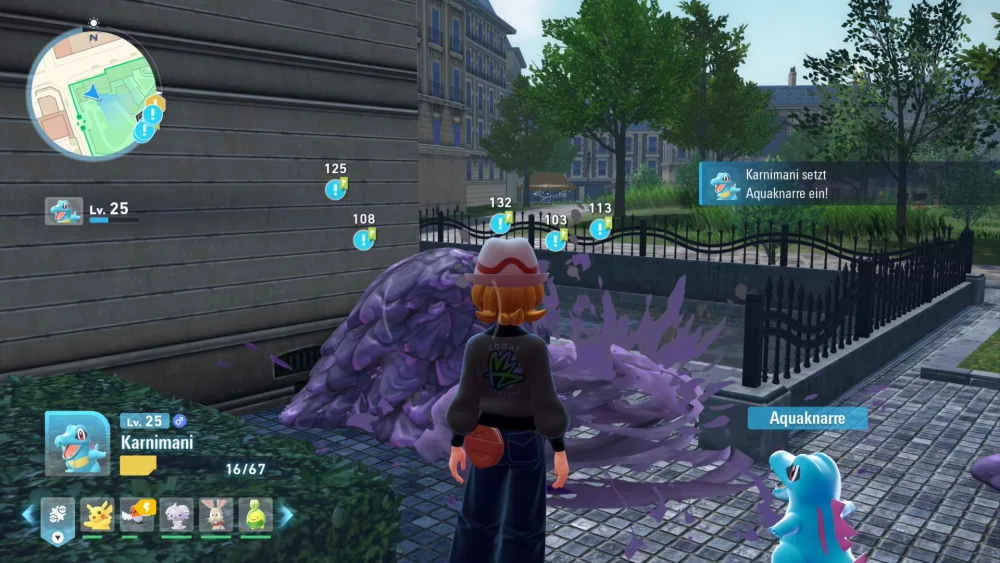The height and width of the screenshot is (563, 1000).
Task: Select Karnimani's active portrait
Action: 77,443
